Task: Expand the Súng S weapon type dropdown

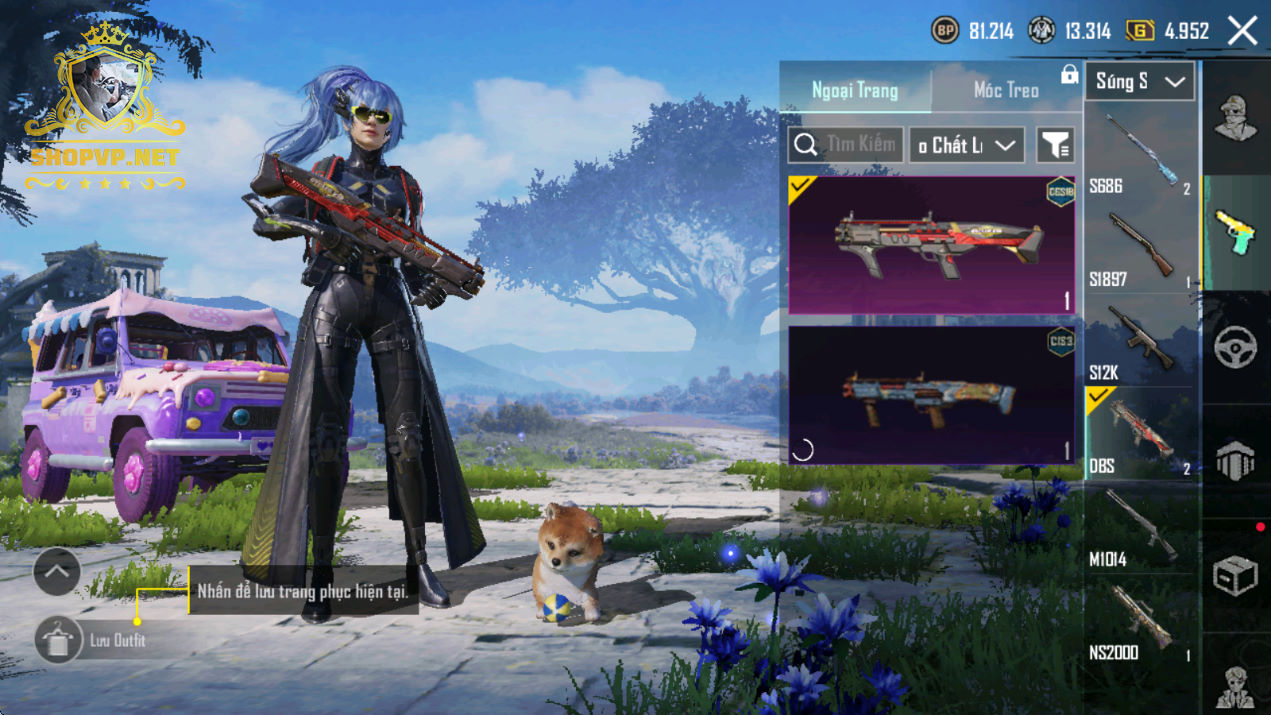Action: pyautogui.click(x=1140, y=82)
